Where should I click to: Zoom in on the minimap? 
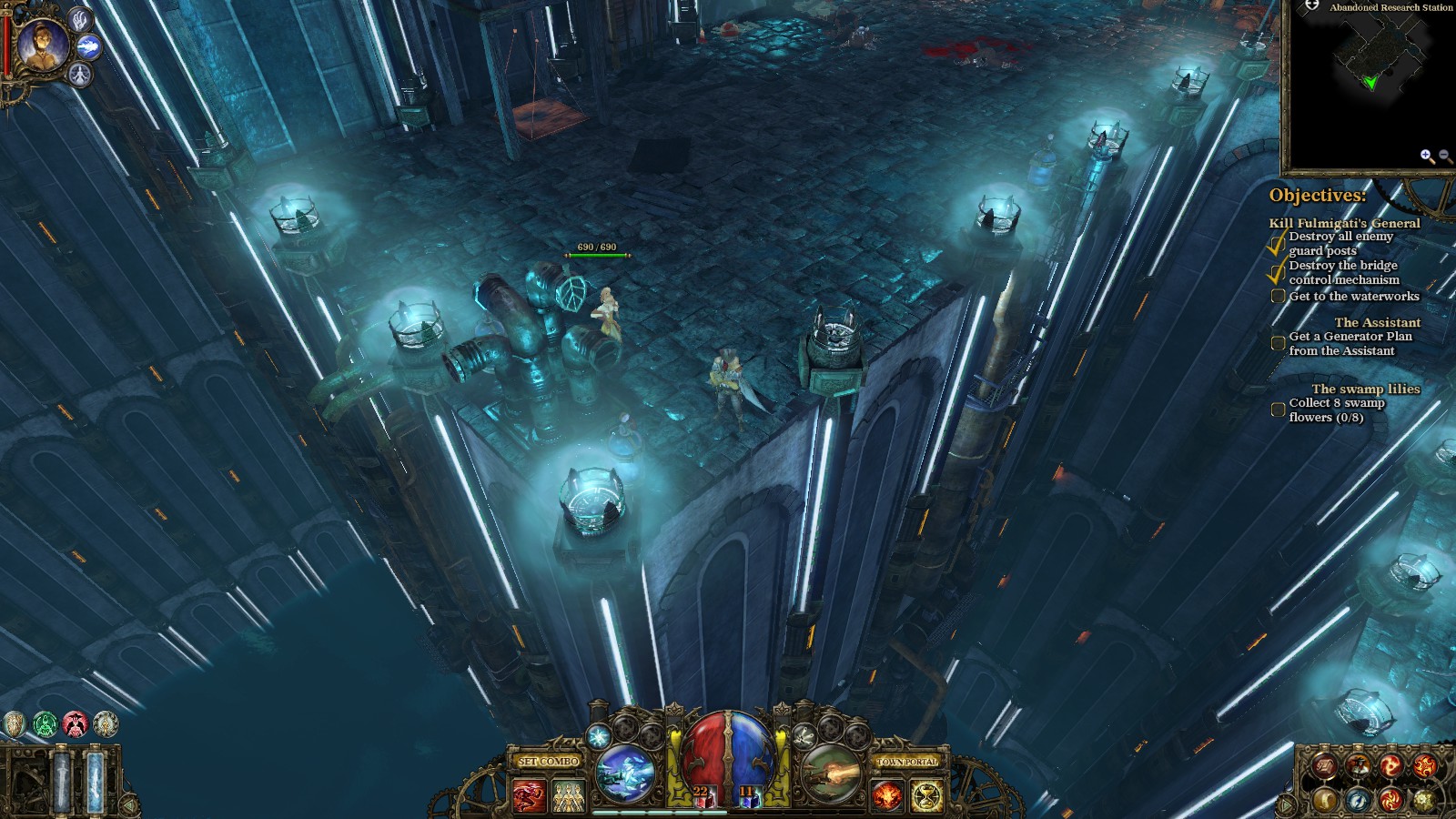1426,157
